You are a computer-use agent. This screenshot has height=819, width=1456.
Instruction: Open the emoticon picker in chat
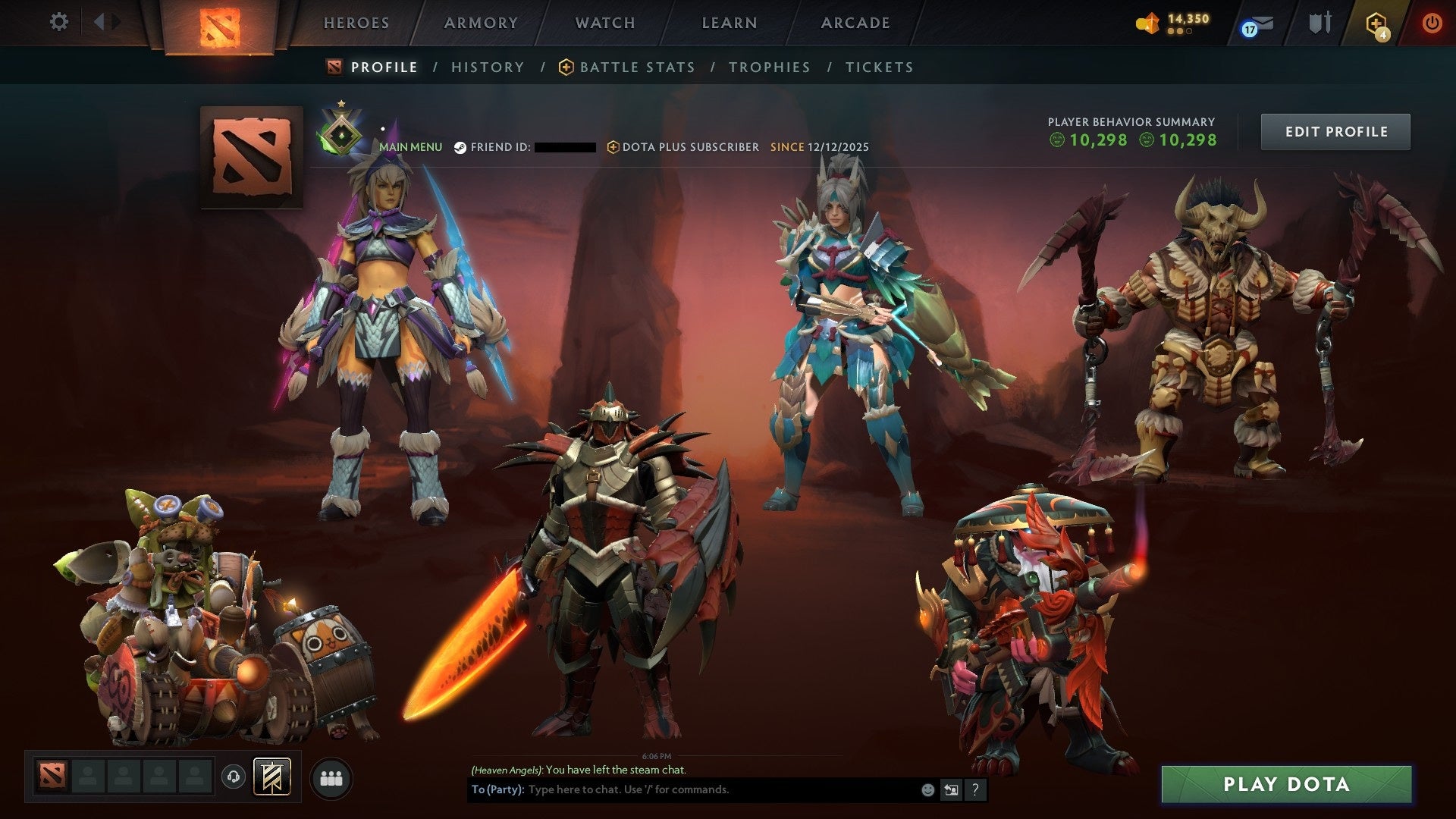coord(927,789)
